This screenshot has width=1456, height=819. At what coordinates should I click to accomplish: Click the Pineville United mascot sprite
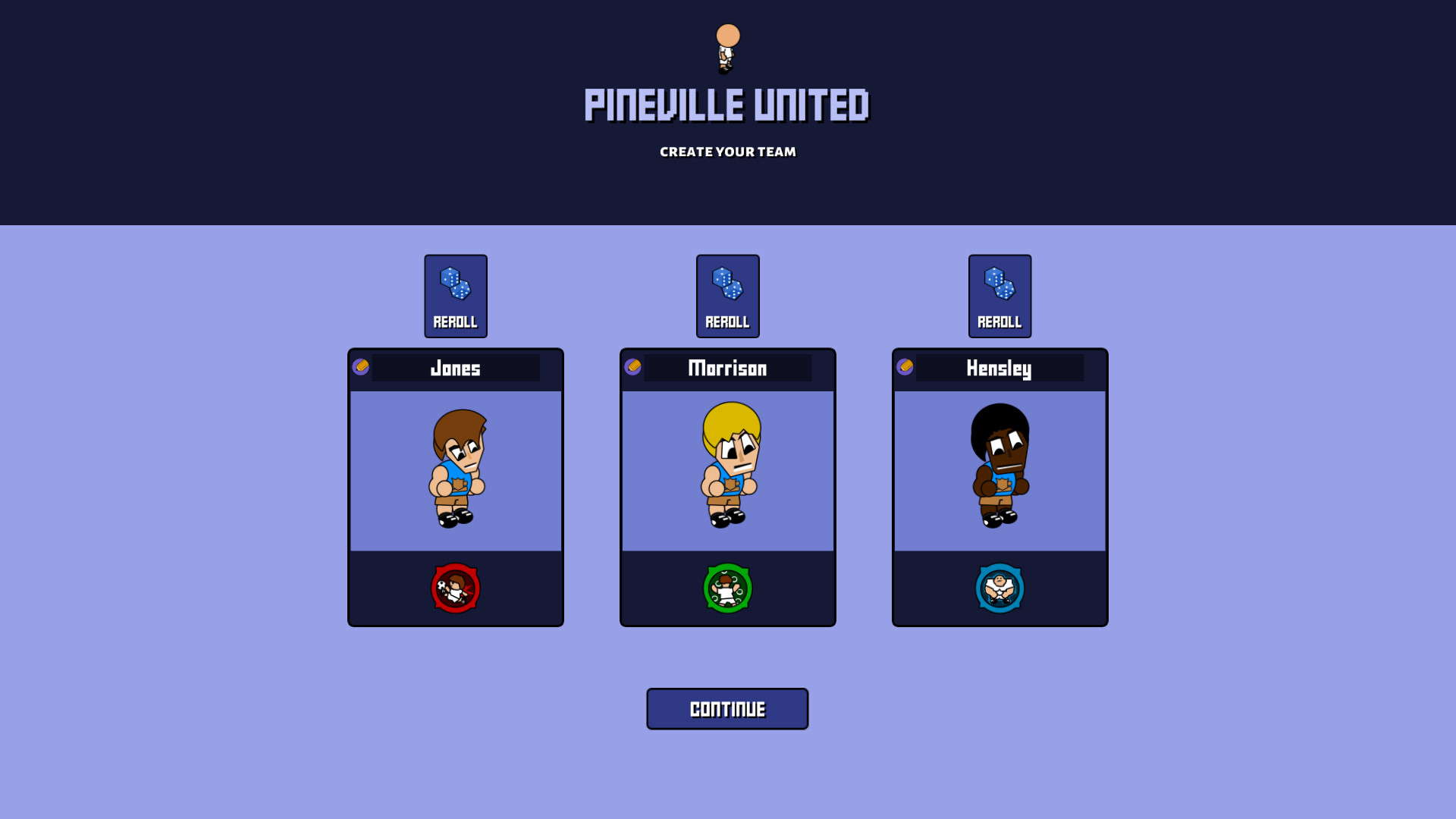pos(727,49)
